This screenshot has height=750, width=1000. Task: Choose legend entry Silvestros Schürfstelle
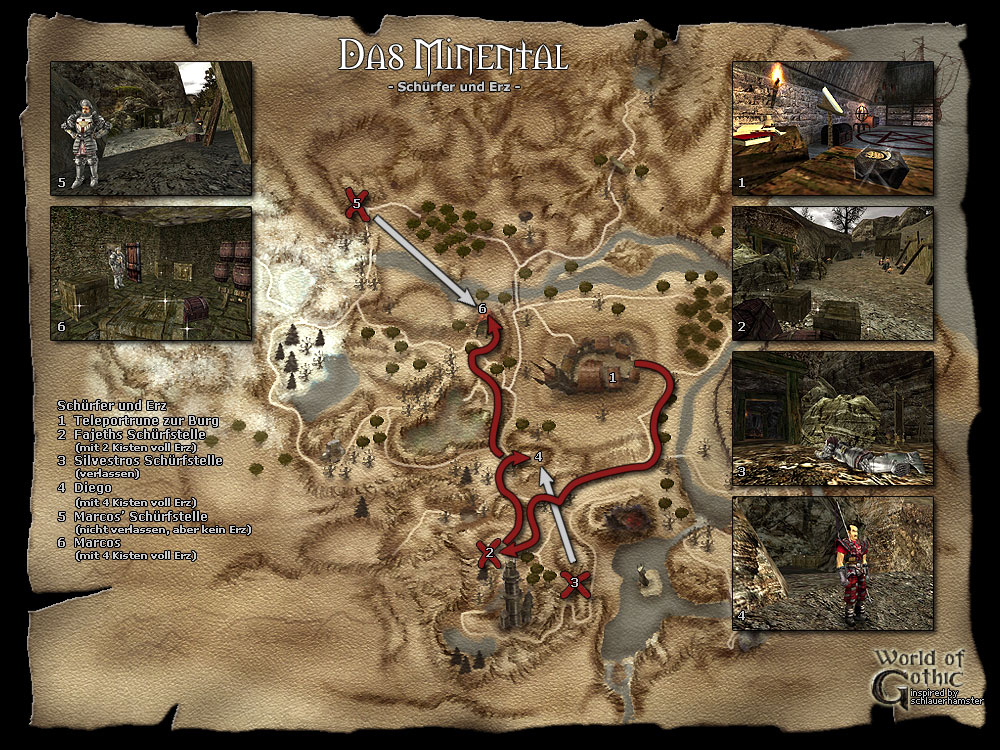tap(146, 461)
